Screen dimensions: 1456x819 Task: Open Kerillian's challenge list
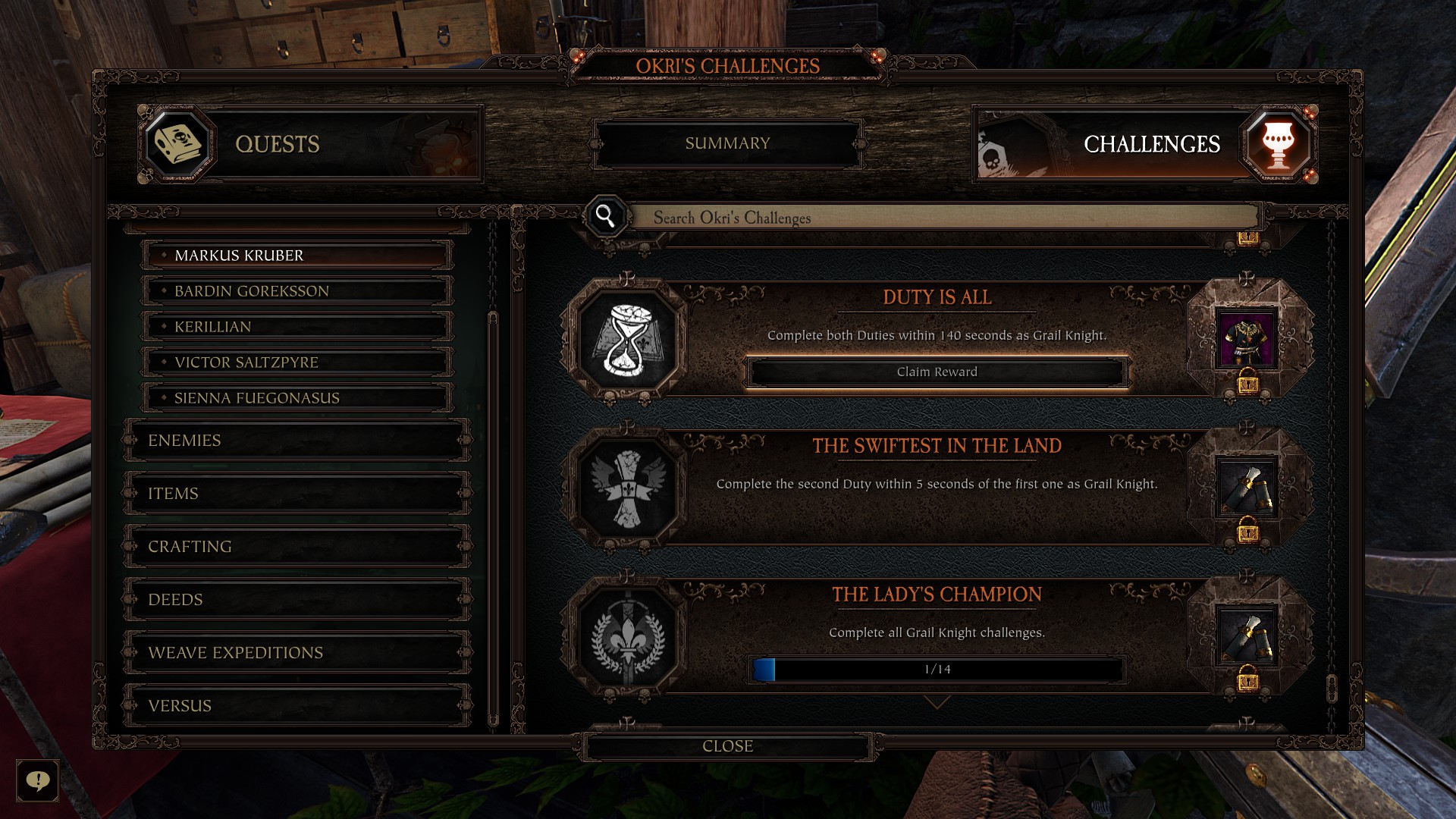tap(297, 327)
